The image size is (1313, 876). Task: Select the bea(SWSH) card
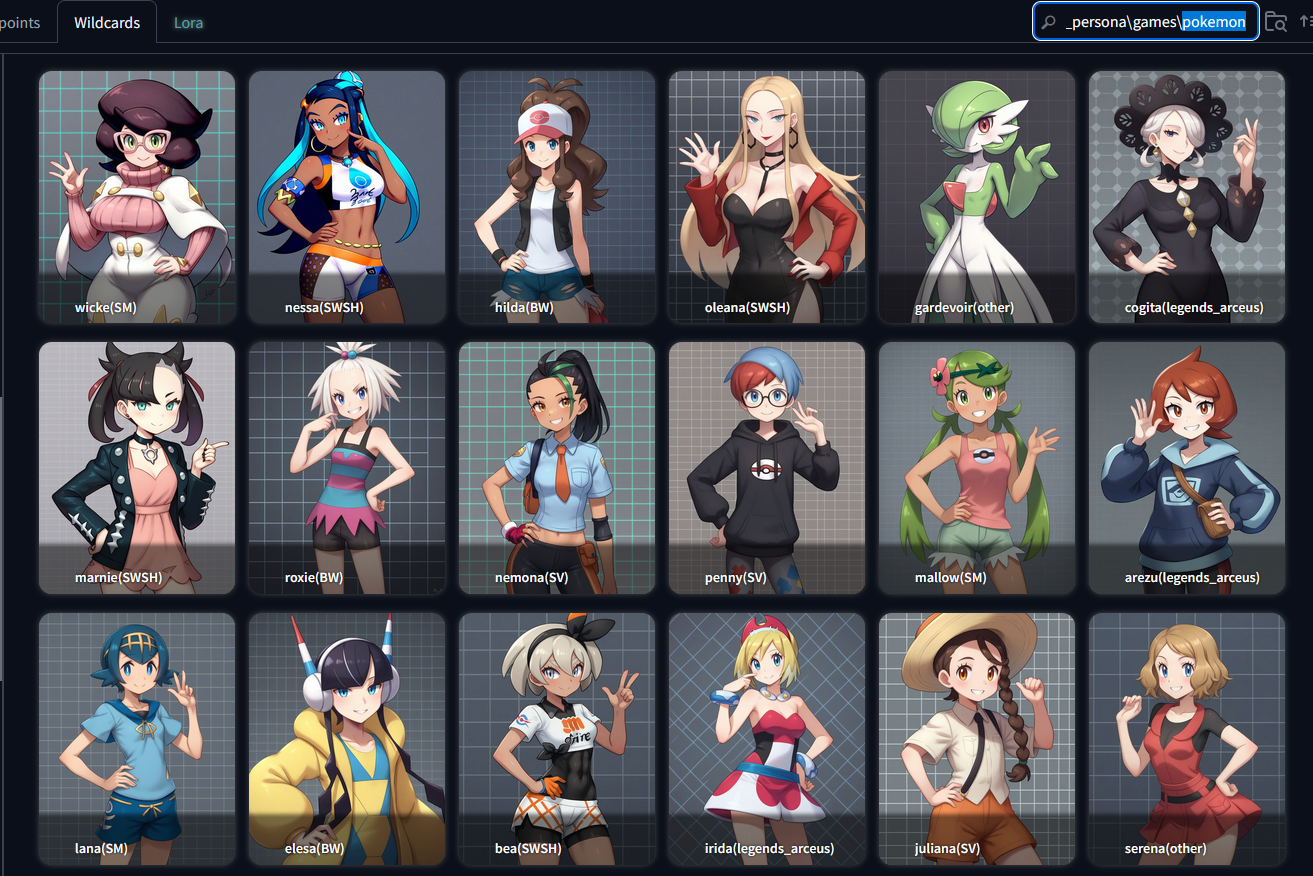coord(557,738)
